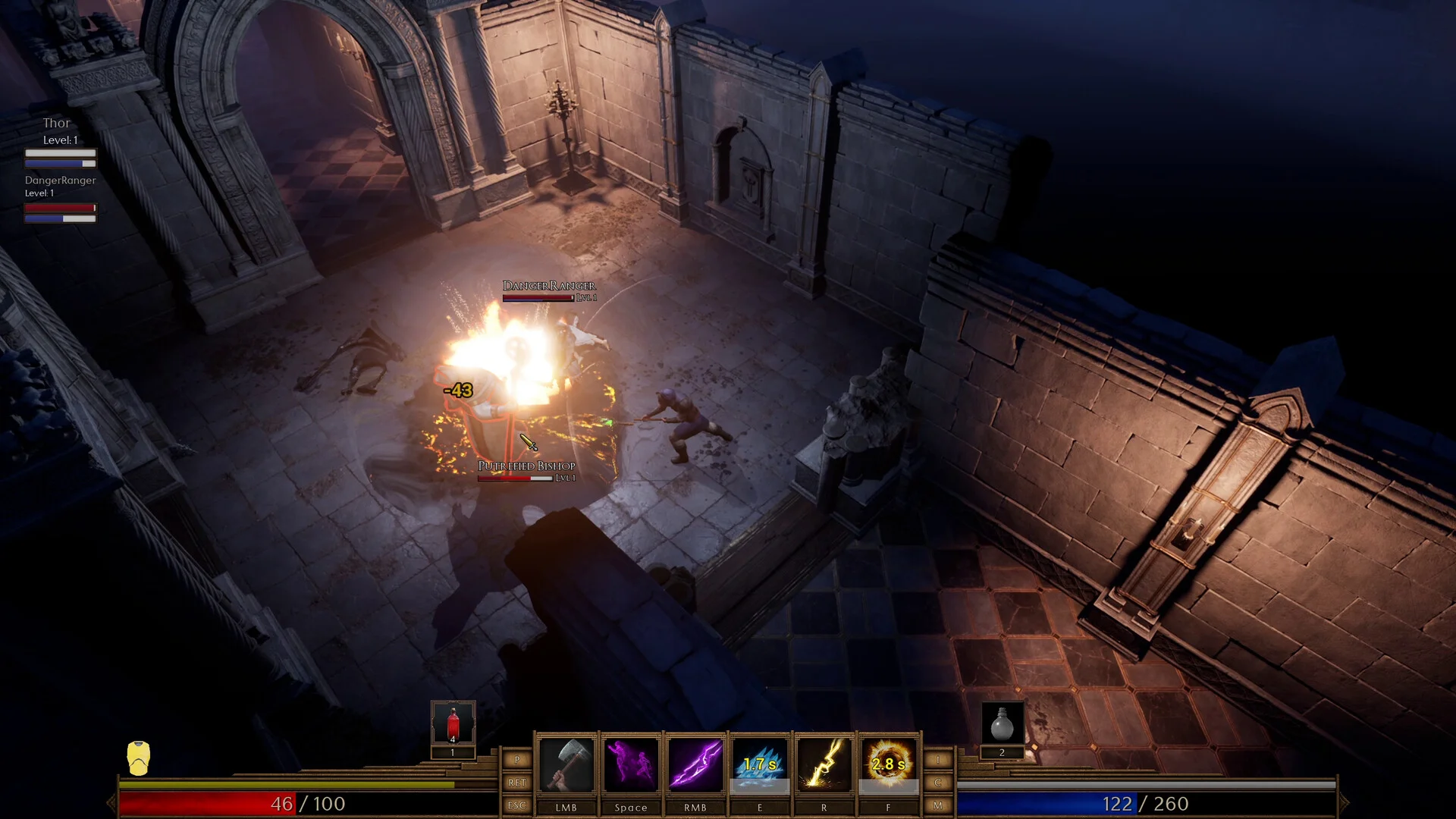
Task: Click the small M map button
Action: [x=938, y=805]
